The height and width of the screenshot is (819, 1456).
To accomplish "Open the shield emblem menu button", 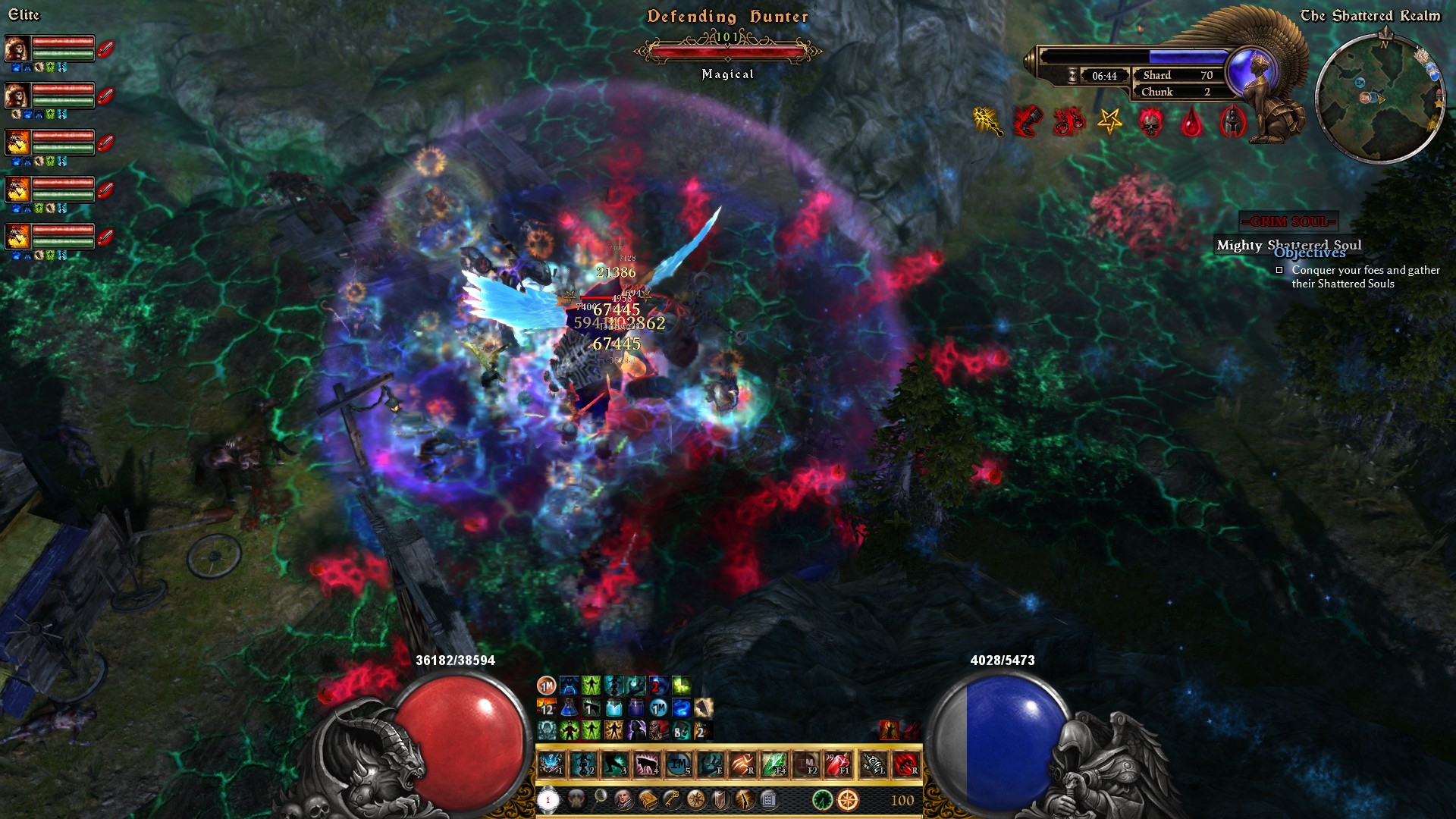I will point(720,799).
